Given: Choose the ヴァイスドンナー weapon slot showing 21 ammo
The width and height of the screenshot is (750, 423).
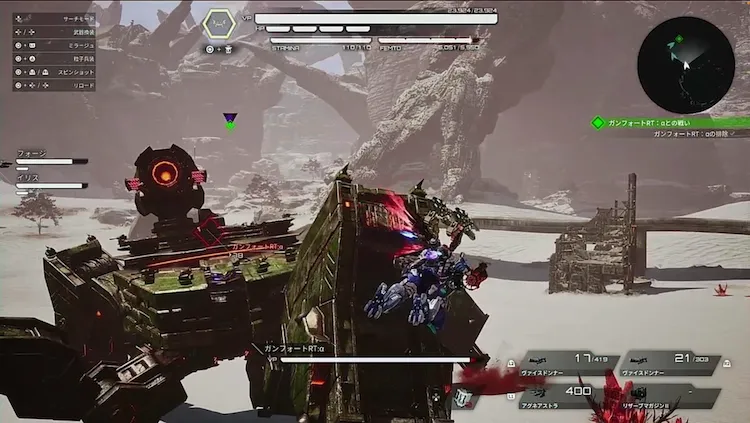Looking at the screenshot, I should click(x=671, y=362).
